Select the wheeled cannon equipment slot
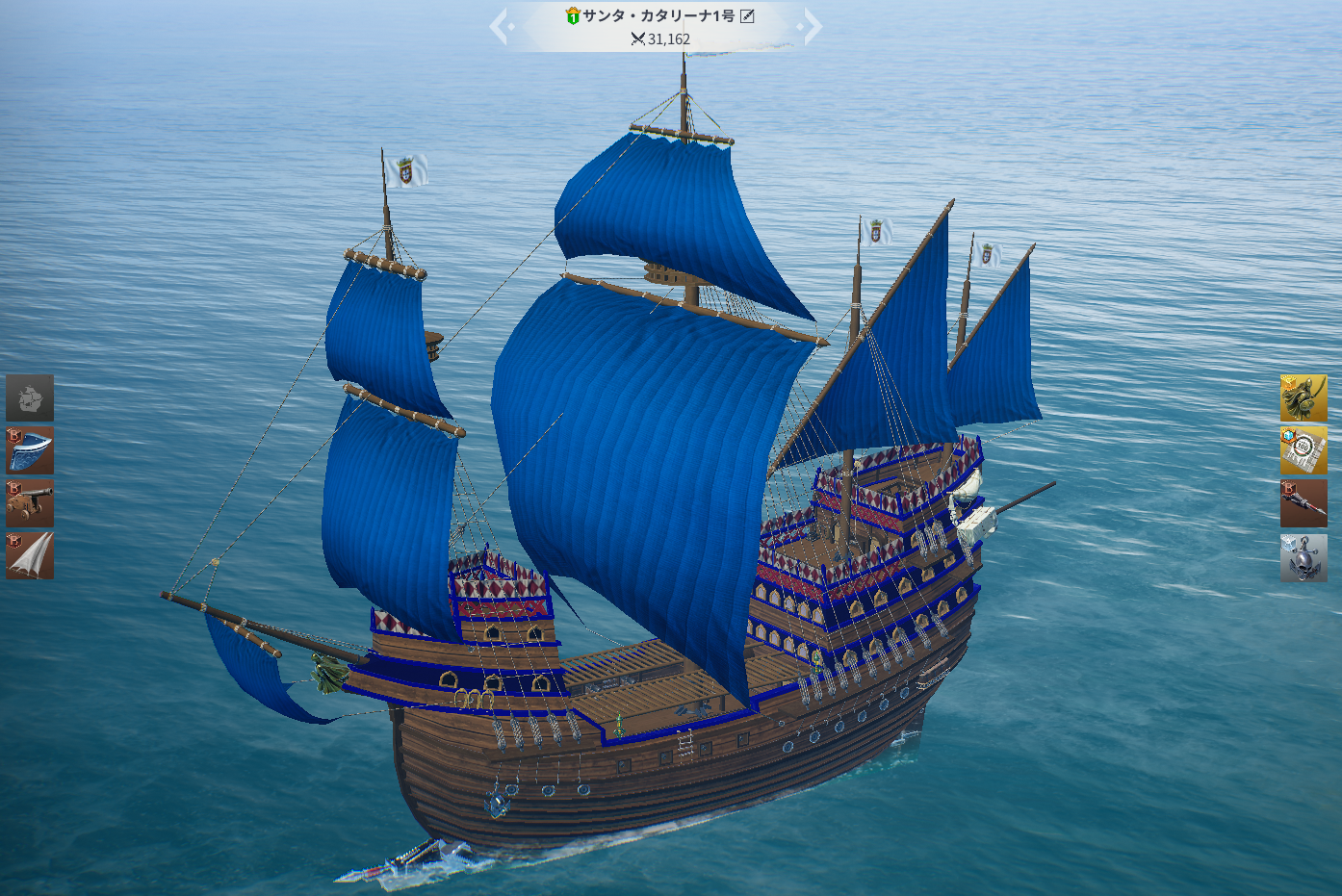 [x=30, y=503]
